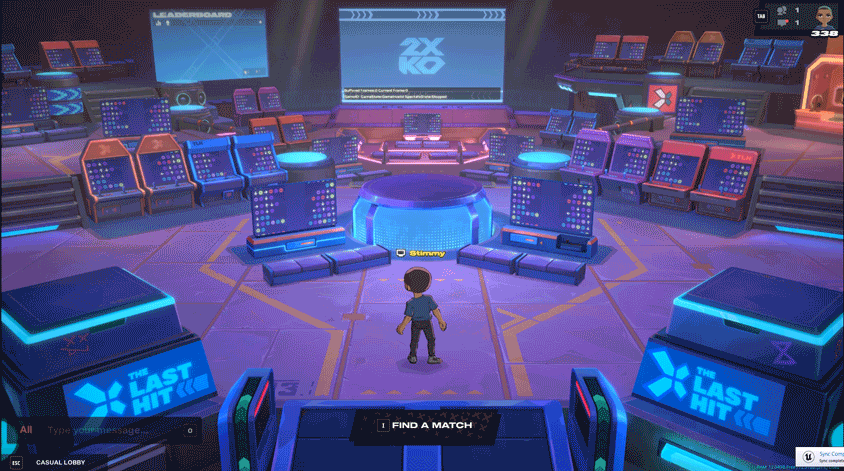This screenshot has height=471, width=844.
Task: Focus the chat message input field
Action: (x=110, y=431)
